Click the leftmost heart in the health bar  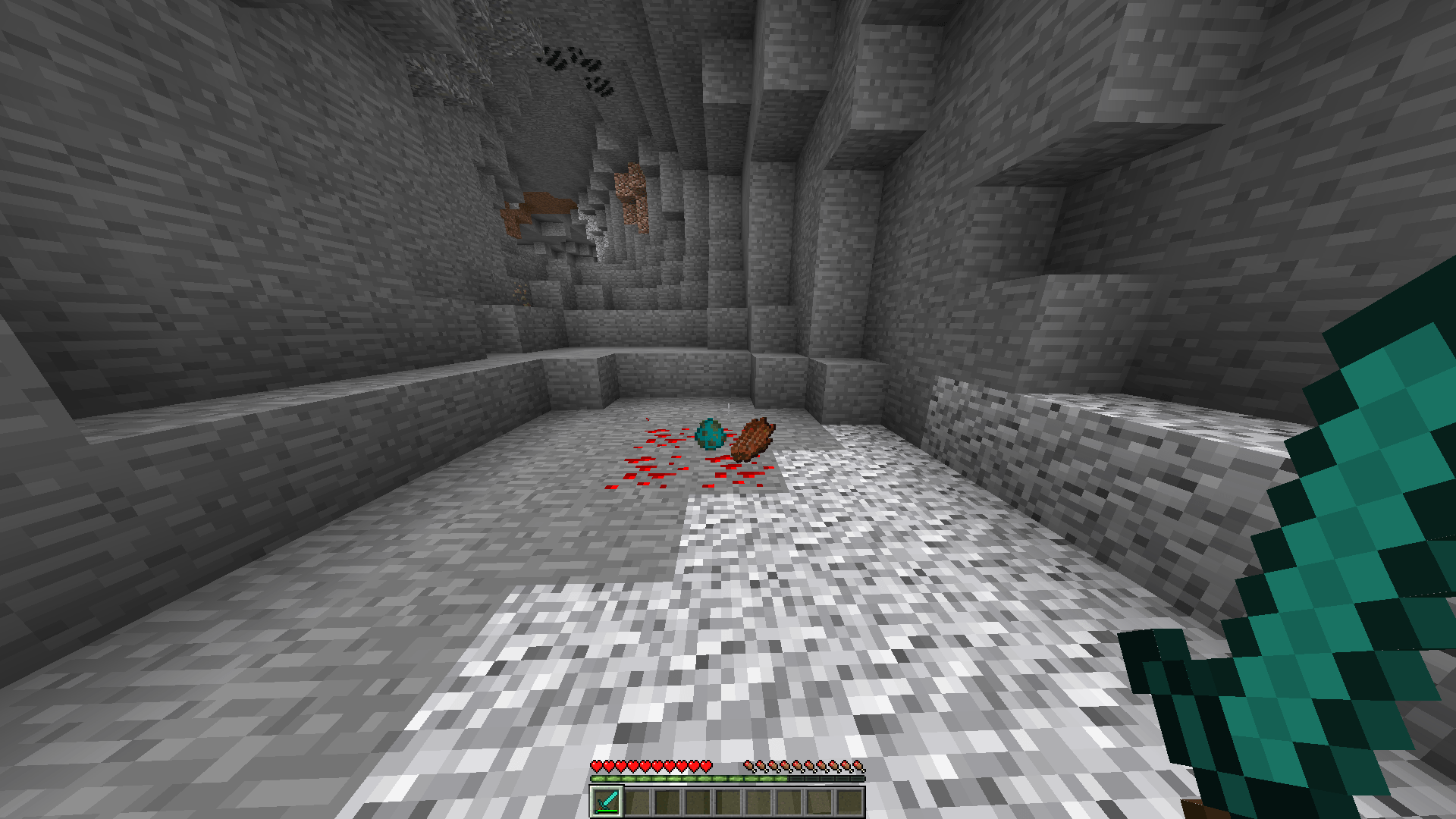coord(597,766)
